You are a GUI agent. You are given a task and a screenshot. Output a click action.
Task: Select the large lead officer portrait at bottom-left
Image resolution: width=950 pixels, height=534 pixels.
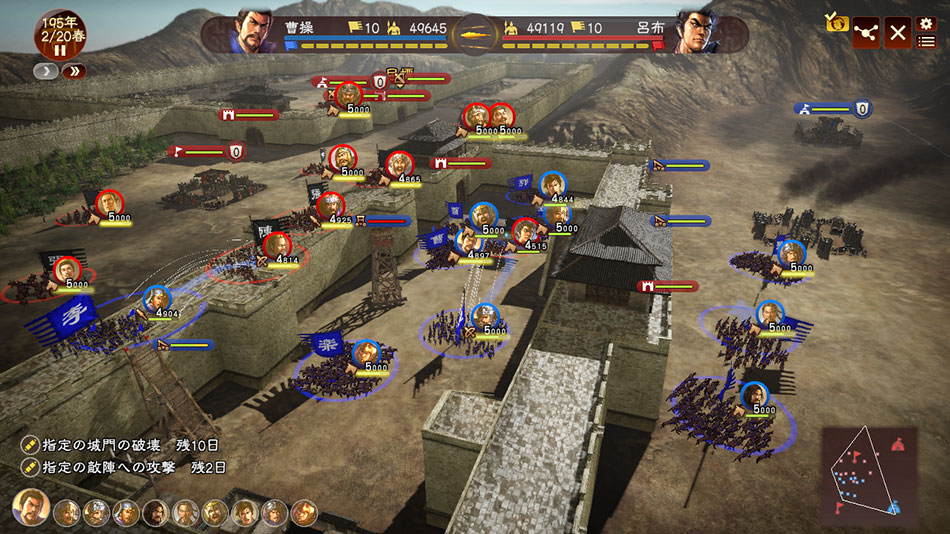31,508
